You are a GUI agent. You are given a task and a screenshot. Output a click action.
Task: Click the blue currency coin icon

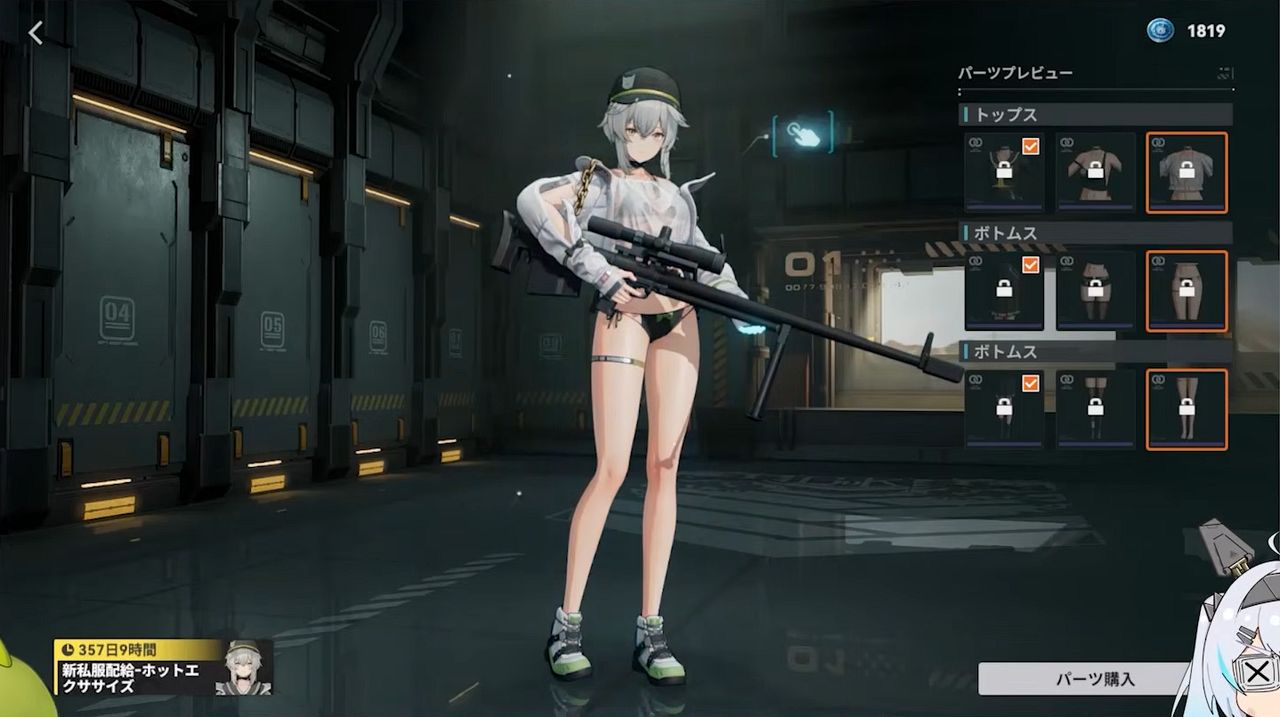pos(1160,31)
